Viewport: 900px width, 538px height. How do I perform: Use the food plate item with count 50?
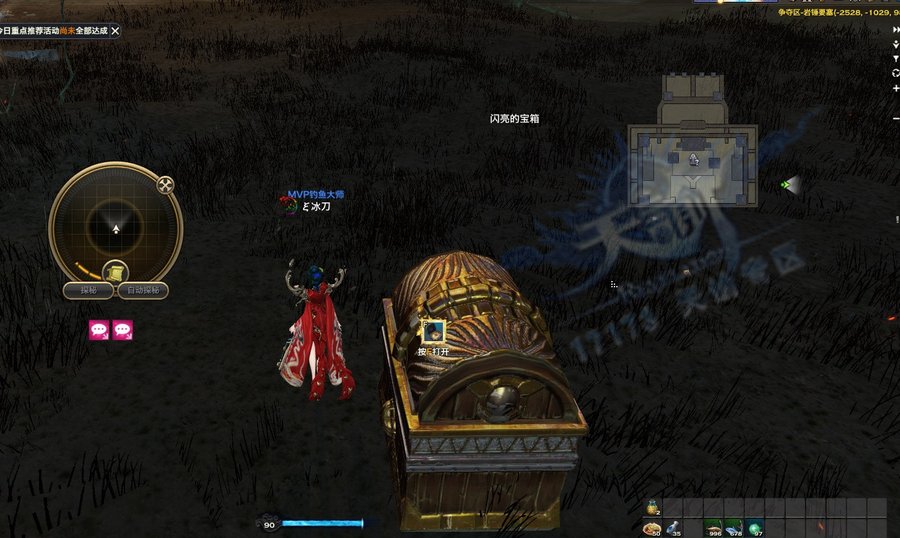pyautogui.click(x=651, y=528)
